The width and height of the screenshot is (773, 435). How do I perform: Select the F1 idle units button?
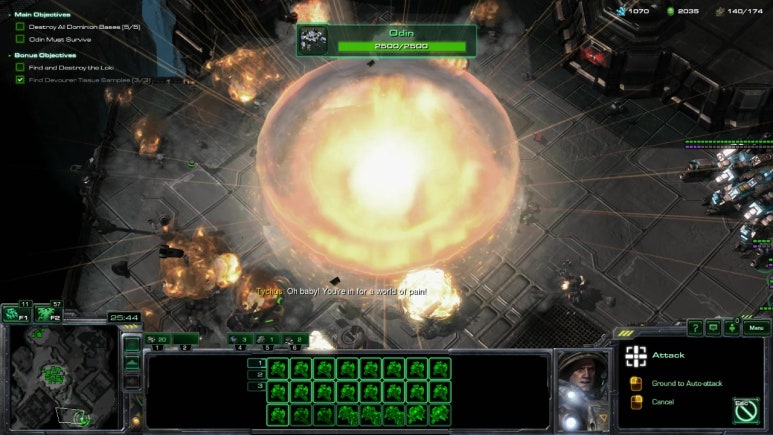click(15, 313)
